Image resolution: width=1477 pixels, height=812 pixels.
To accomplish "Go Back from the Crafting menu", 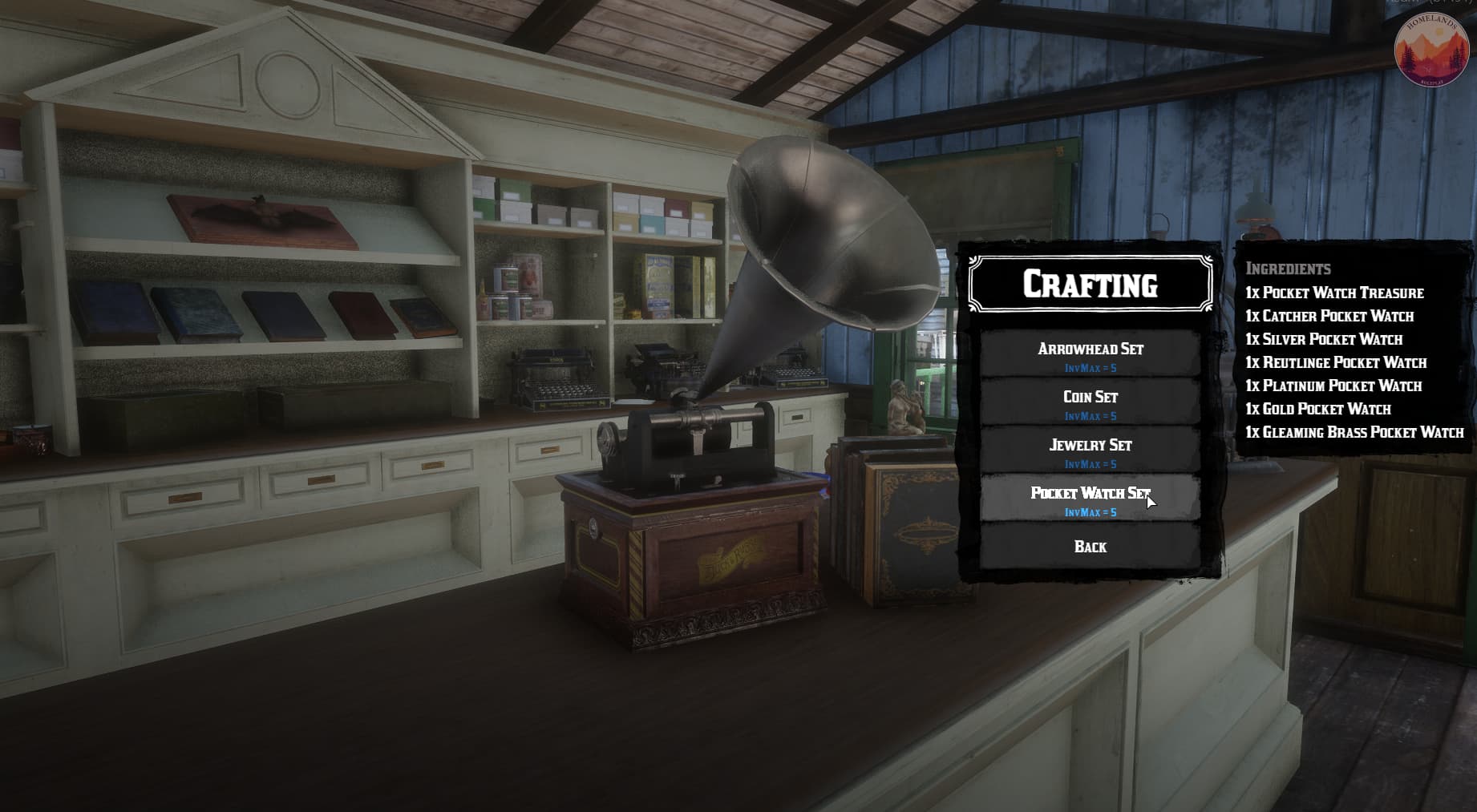I will (x=1090, y=547).
